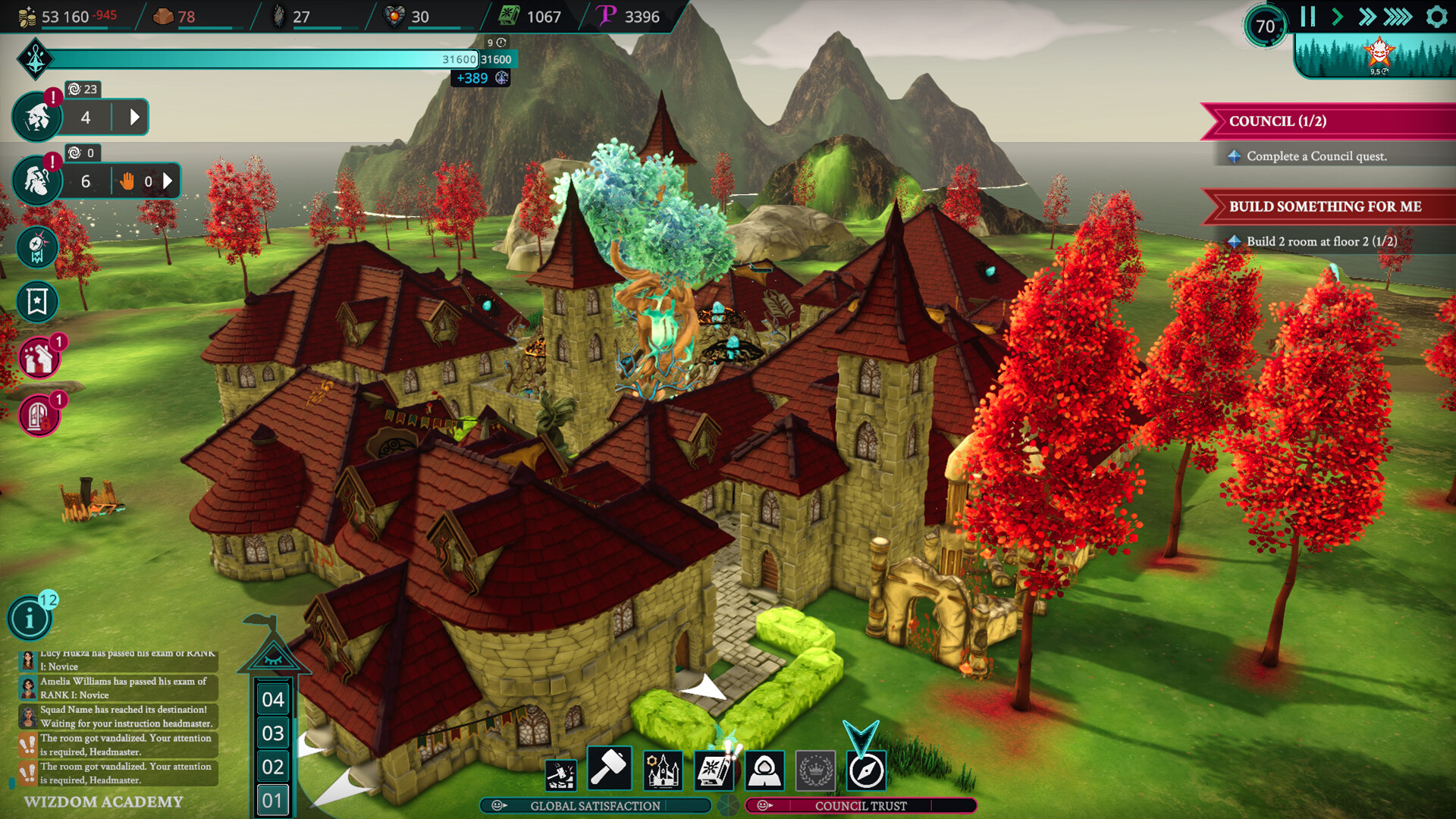Switch to double-arrow fast speed

coord(1367,17)
